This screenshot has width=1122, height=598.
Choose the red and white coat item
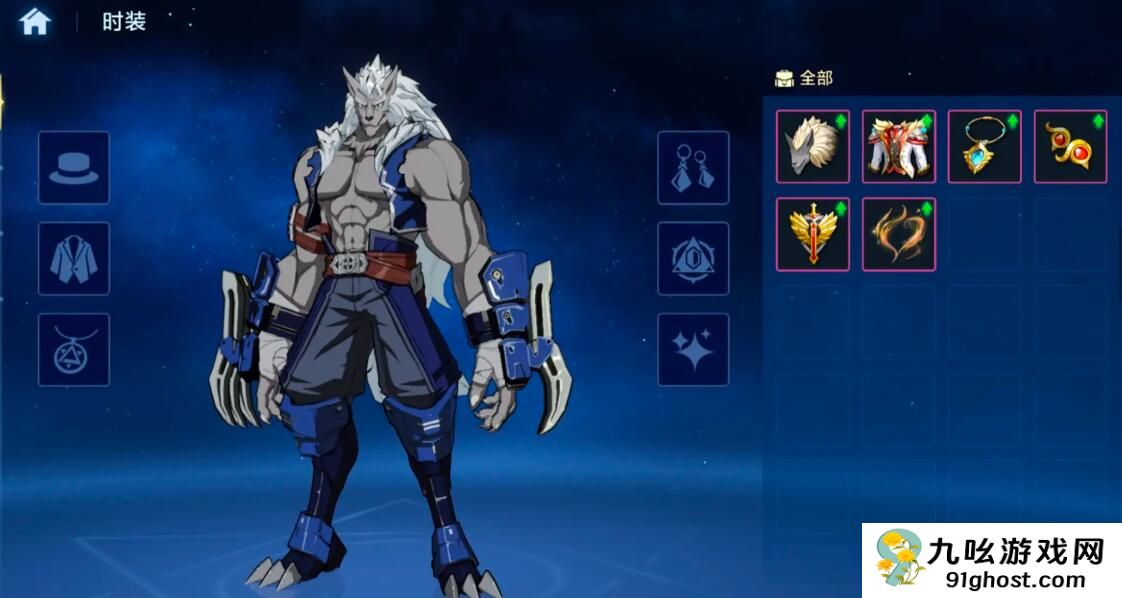899,147
